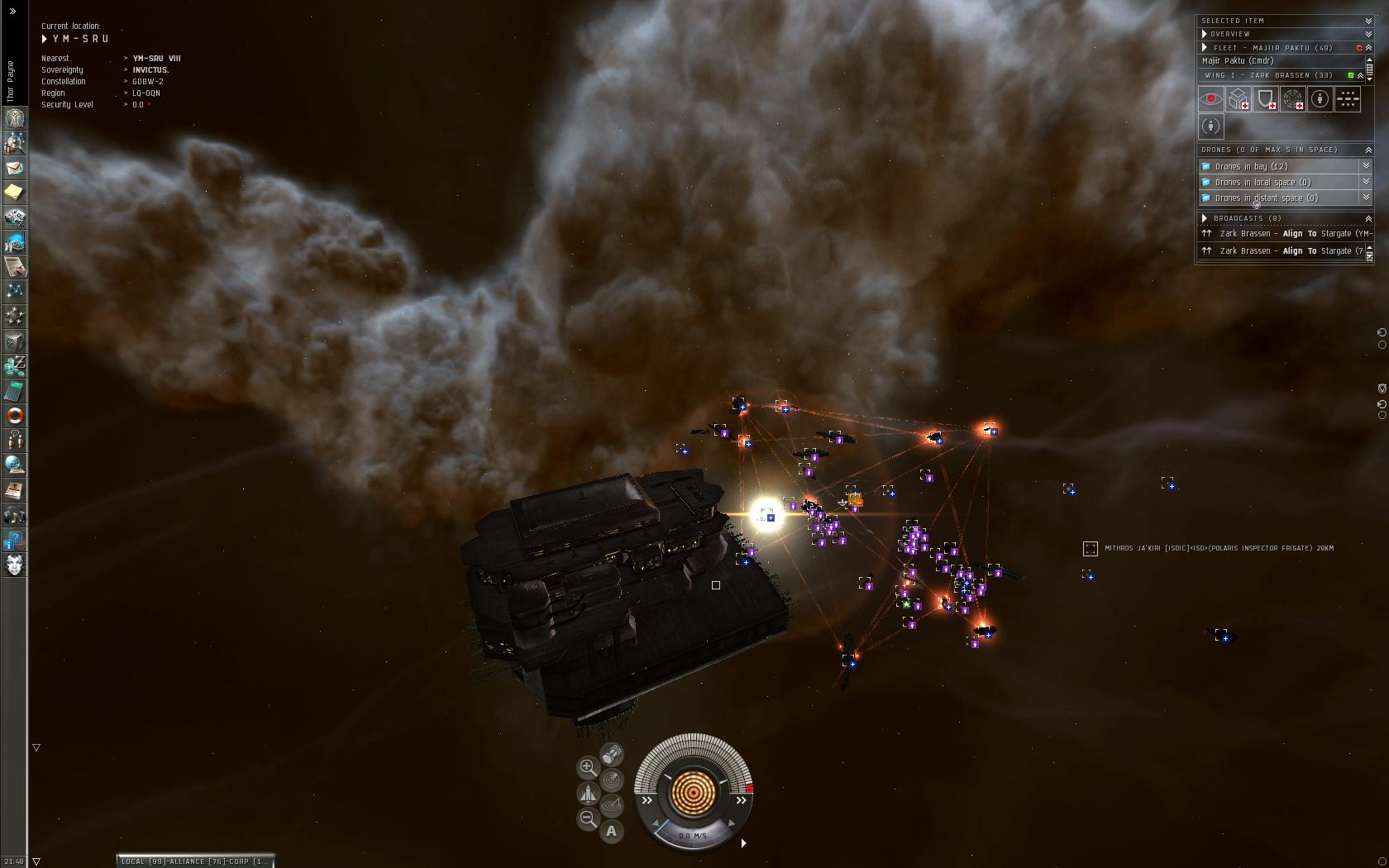Collapse Wing 1 Zark Brassen entry
The image size is (1389, 868).
1360,75
